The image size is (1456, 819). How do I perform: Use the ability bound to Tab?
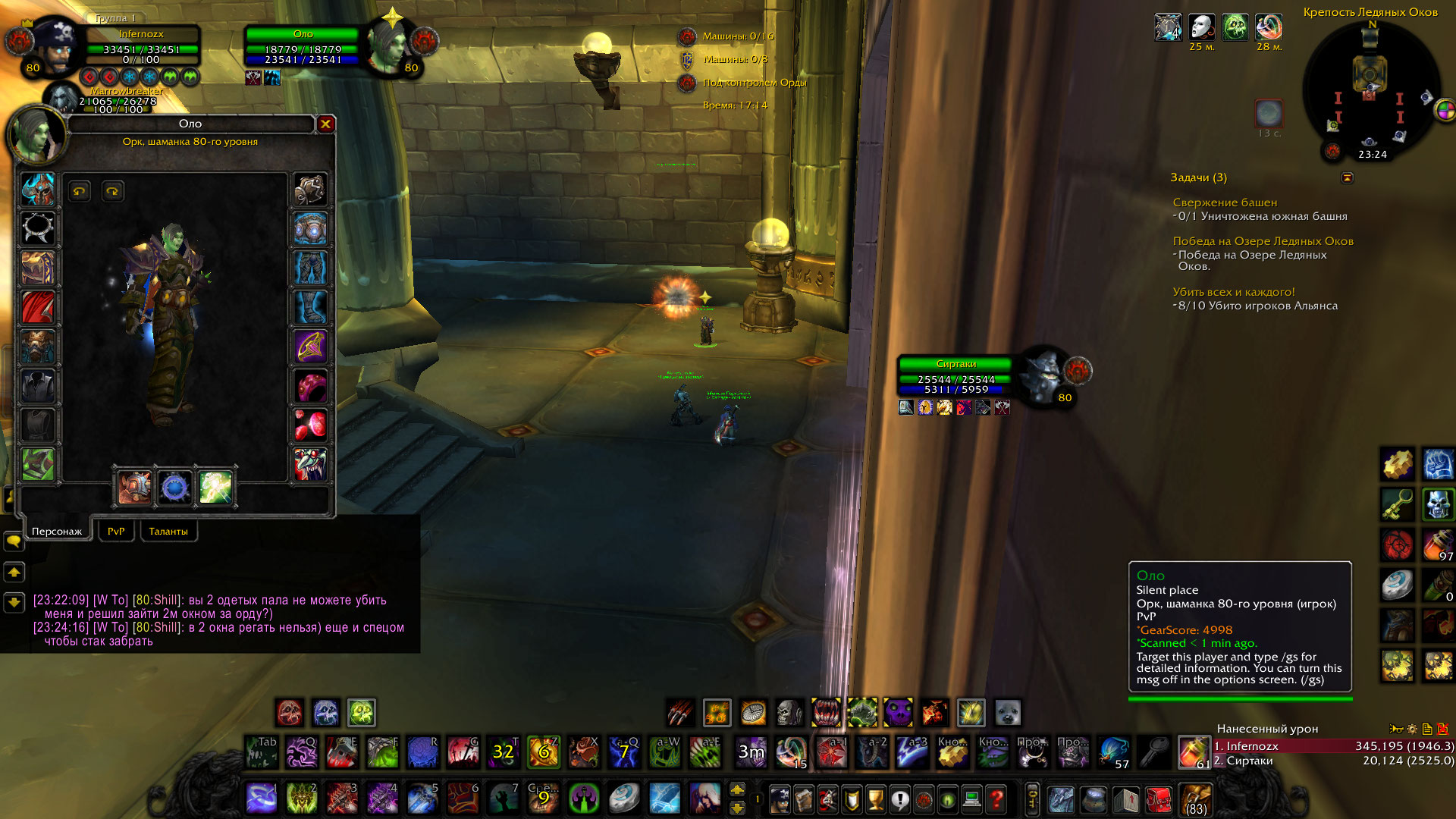pyautogui.click(x=262, y=752)
